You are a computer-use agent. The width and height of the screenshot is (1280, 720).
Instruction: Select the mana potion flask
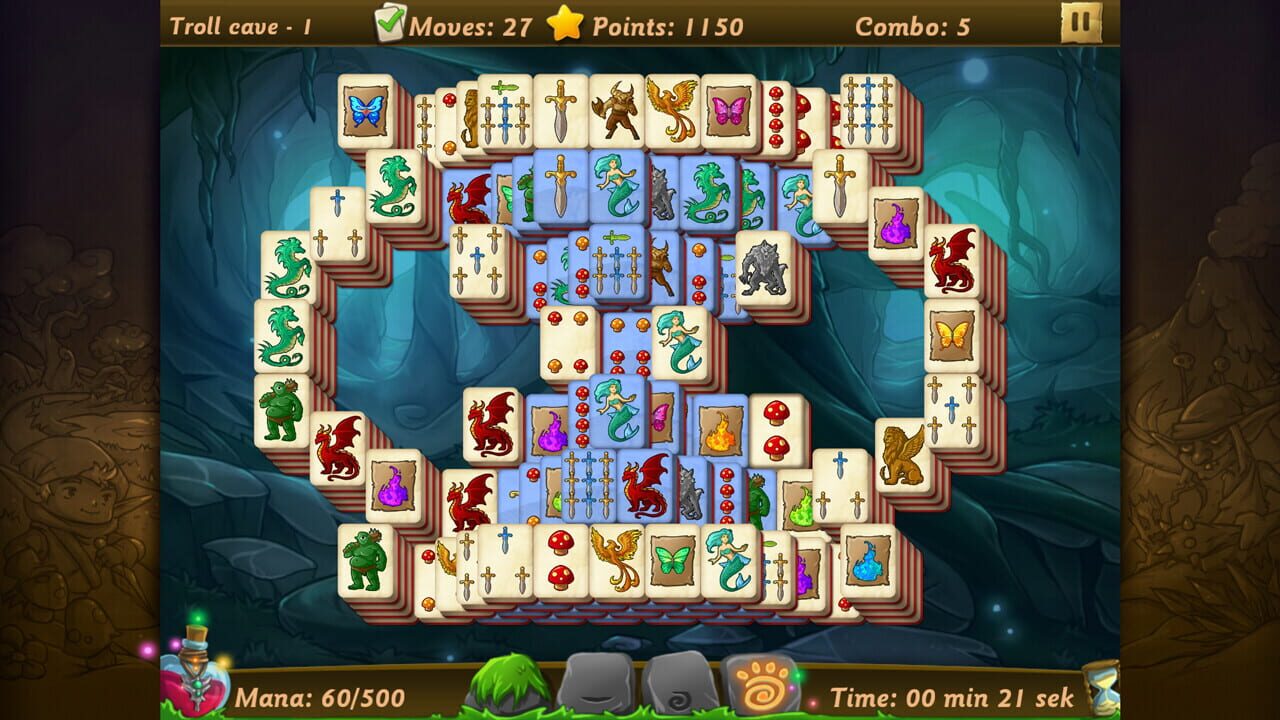tap(196, 685)
